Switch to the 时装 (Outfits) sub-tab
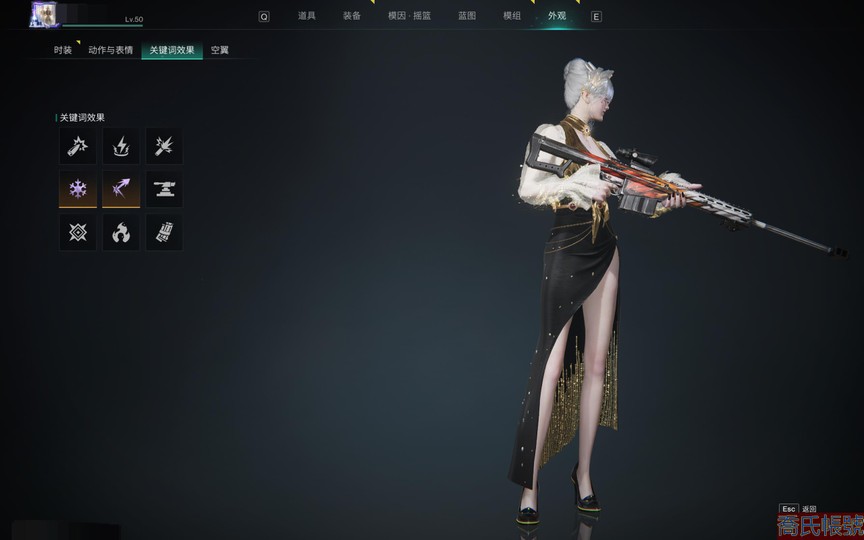The height and width of the screenshot is (540, 864). click(63, 50)
